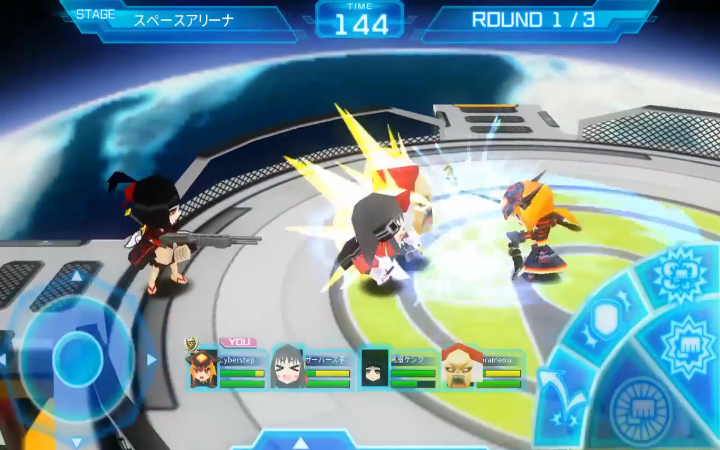Viewport: 720px width, 450px height.
Task: Expand the bottom panel with up arrow
Action: pyautogui.click(x=300, y=442)
